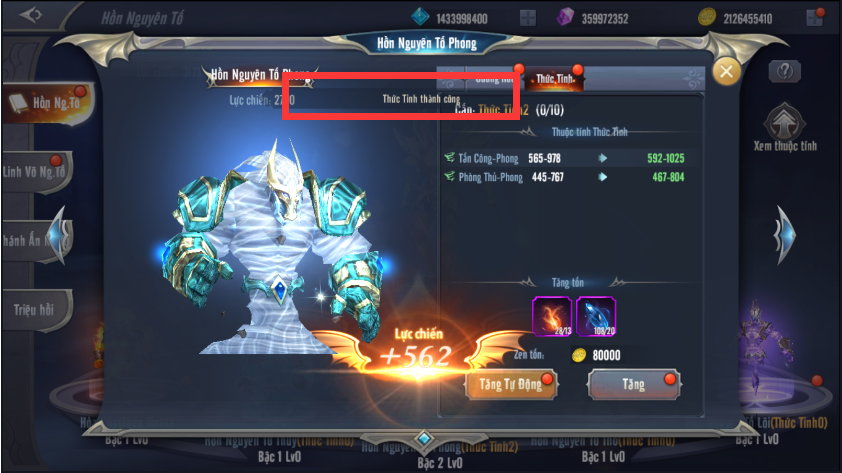Tap the Tăng Tự Động button

(x=509, y=385)
